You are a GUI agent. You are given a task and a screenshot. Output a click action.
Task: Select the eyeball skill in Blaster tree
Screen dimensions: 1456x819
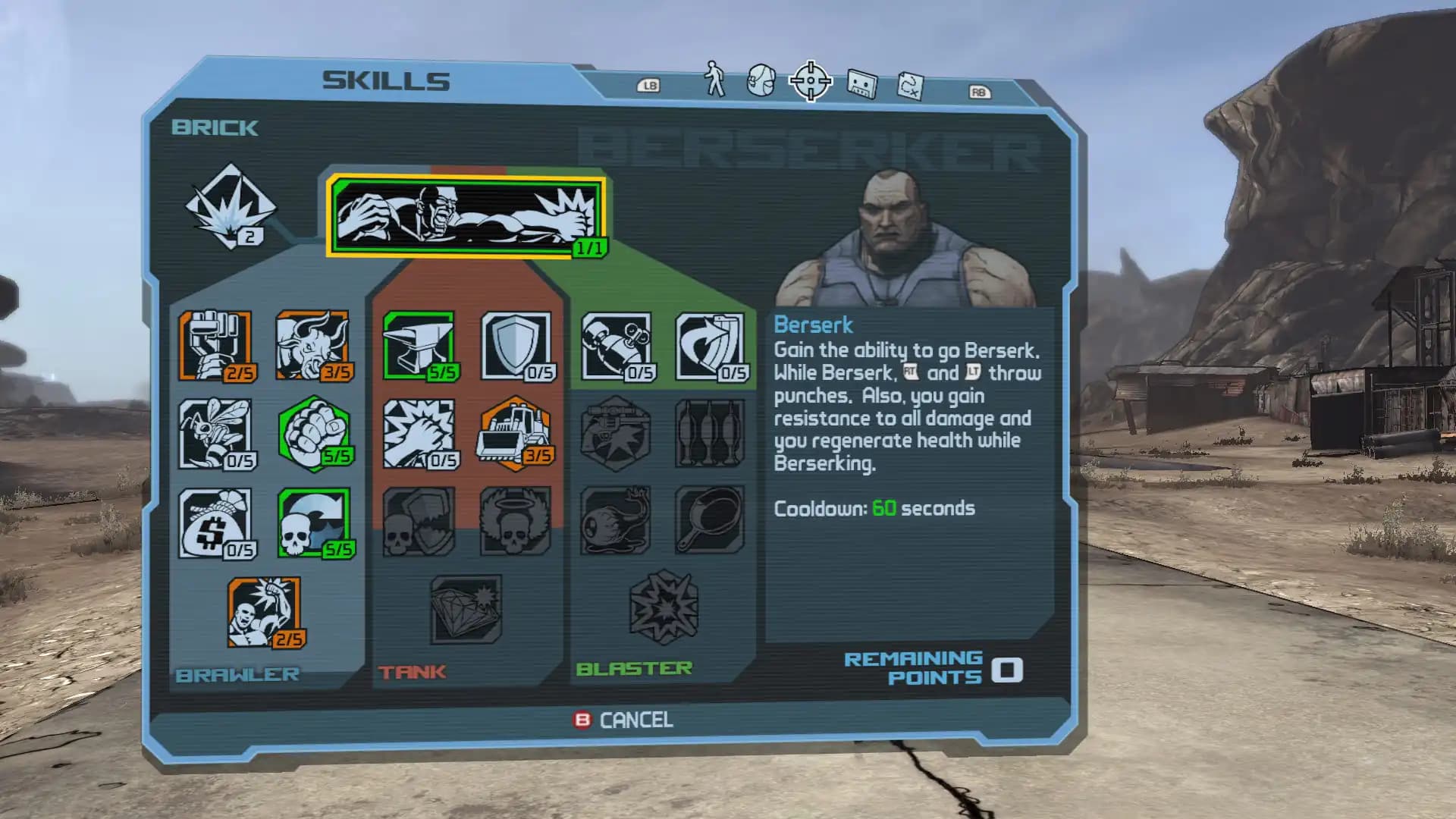(616, 523)
